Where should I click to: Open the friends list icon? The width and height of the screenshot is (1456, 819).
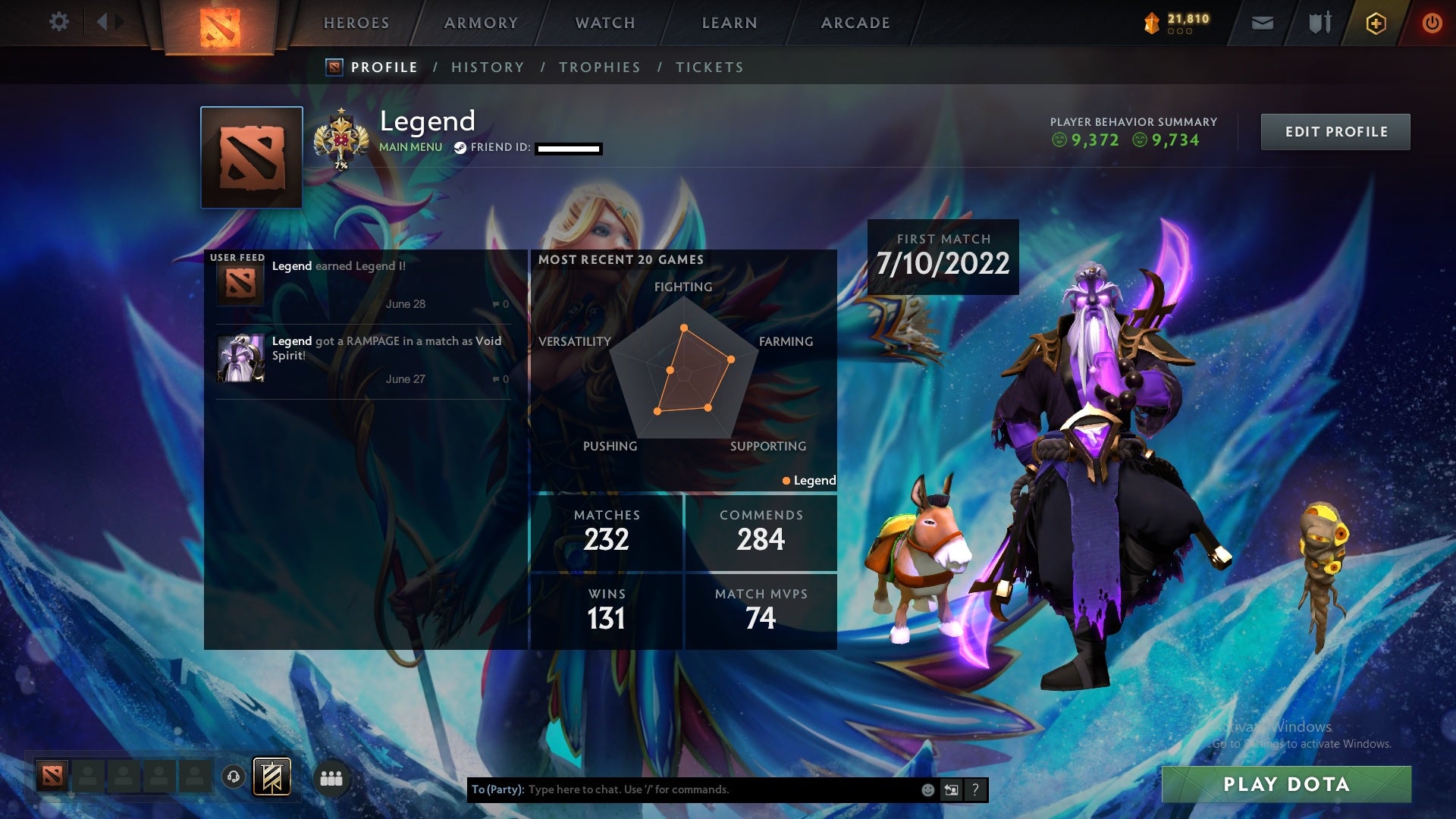click(331, 778)
